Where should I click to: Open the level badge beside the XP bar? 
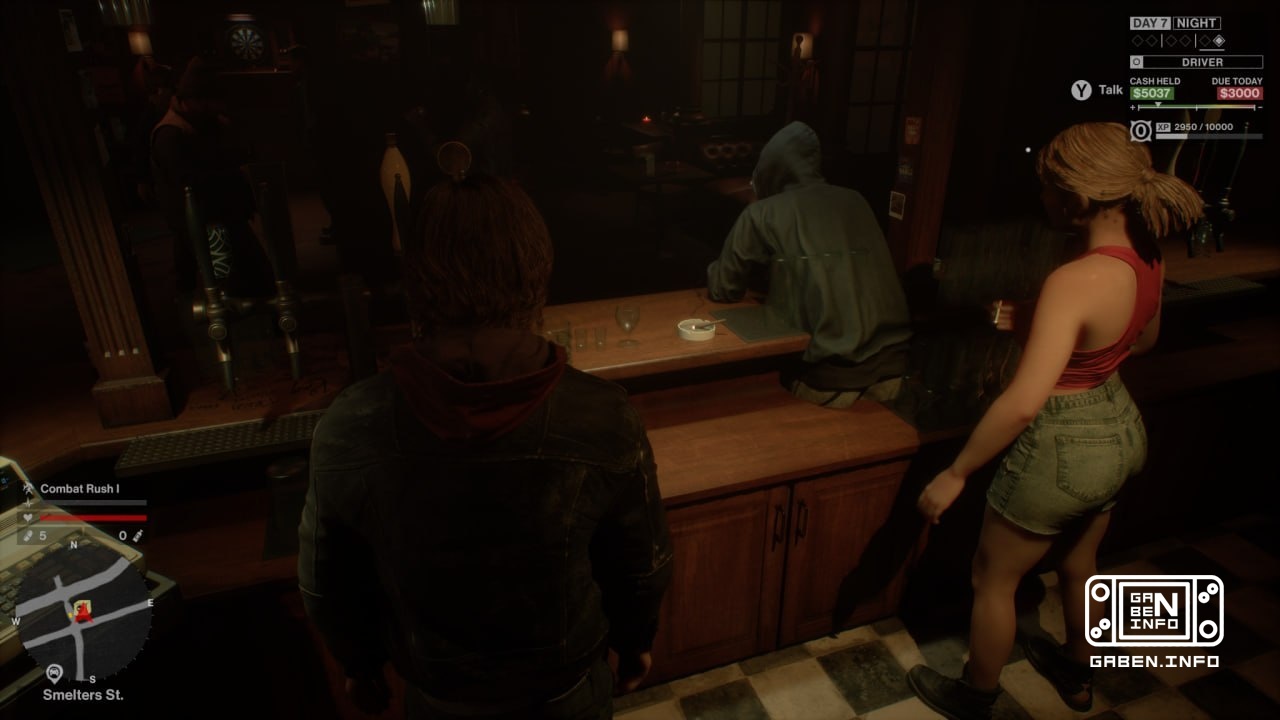pyautogui.click(x=1140, y=131)
